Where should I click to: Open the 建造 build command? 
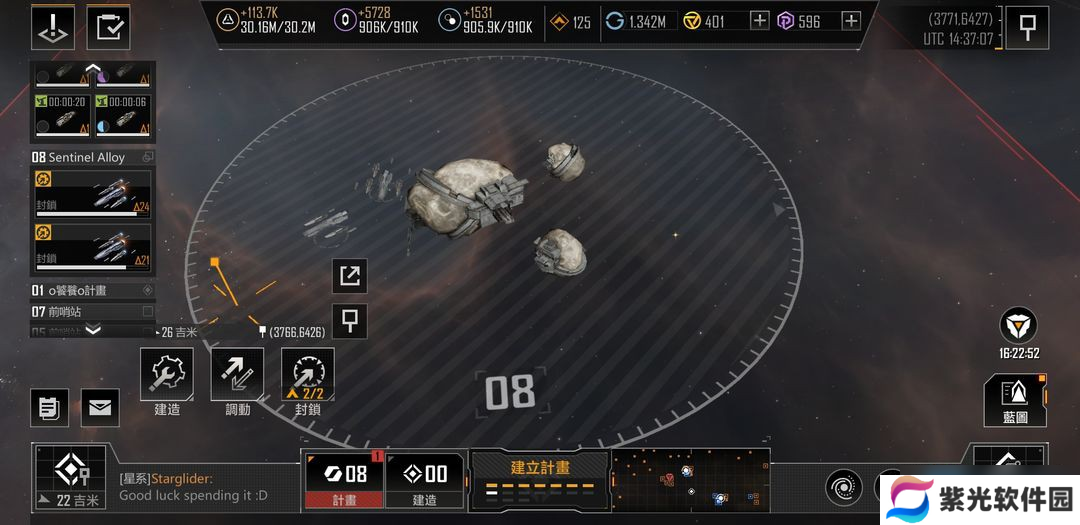(x=166, y=375)
